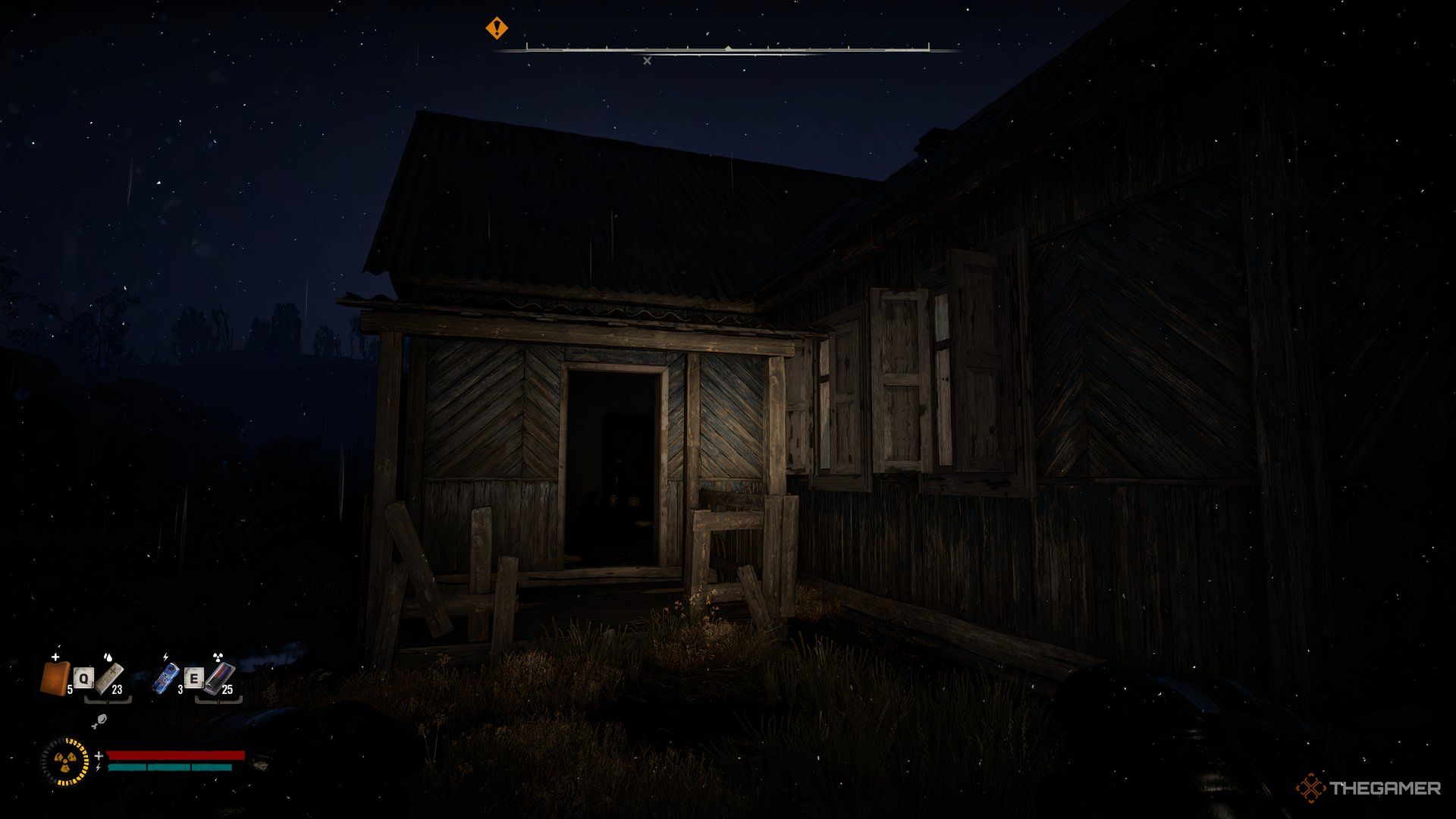
Task: Click the X objective marker on the compass
Action: 647,60
